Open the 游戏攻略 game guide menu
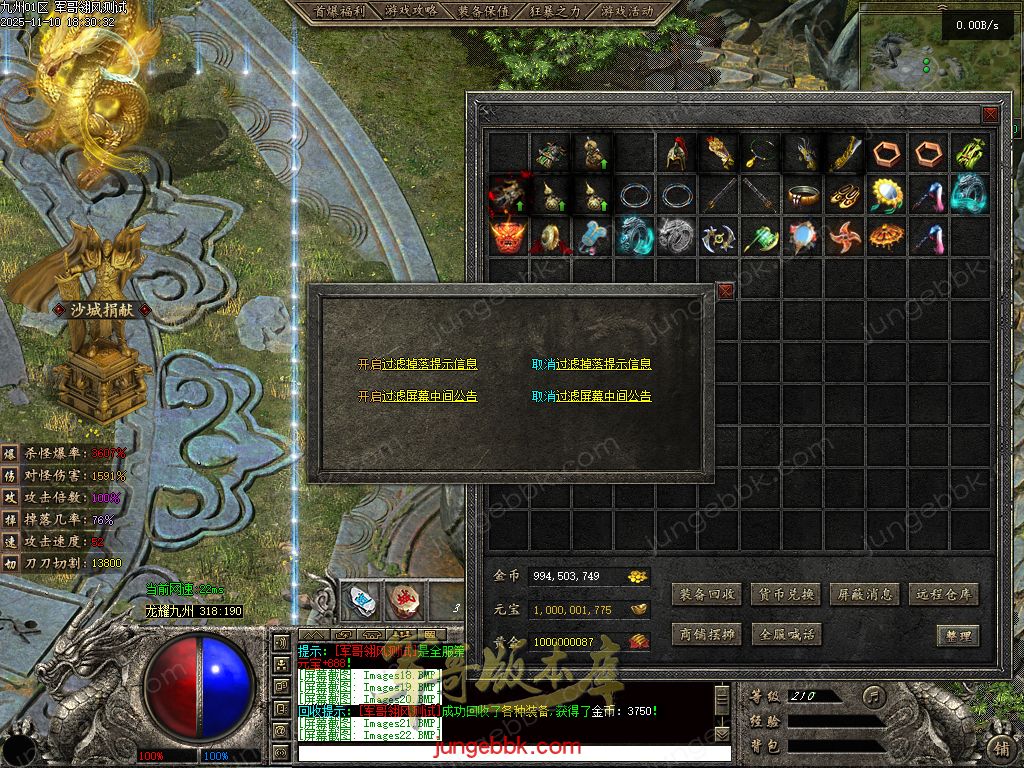The width and height of the screenshot is (1024, 768). [x=411, y=11]
